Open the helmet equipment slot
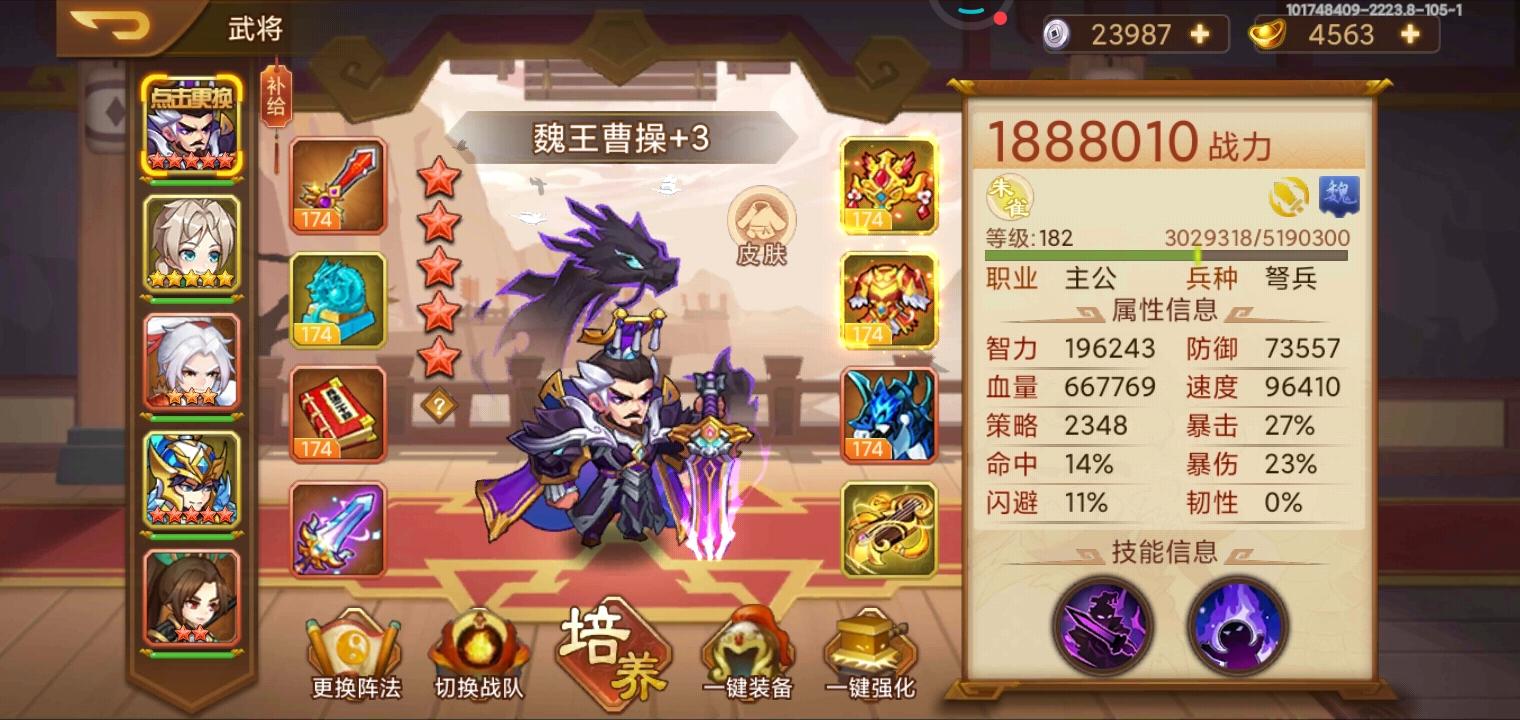The image size is (1520, 720). [888, 185]
